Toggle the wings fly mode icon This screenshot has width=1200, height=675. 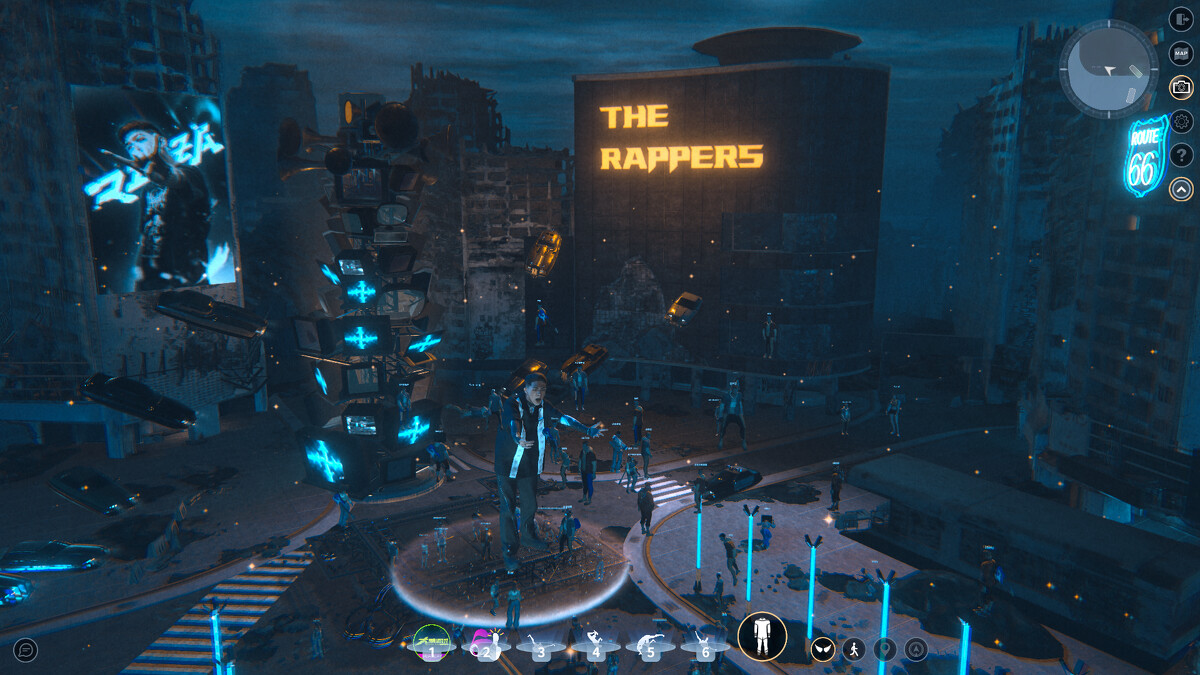pyautogui.click(x=823, y=650)
